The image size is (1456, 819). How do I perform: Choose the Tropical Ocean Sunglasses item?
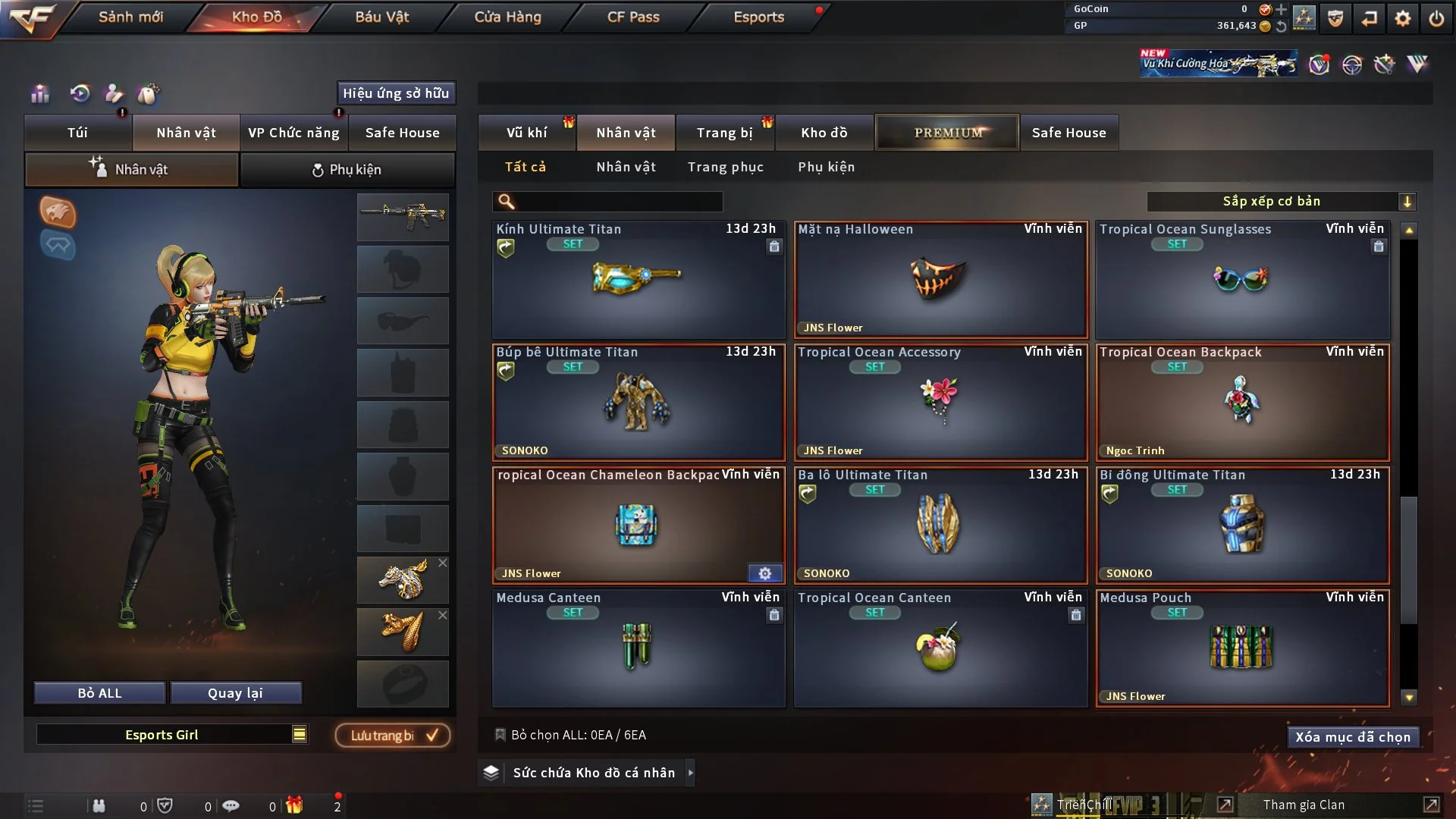(1241, 280)
